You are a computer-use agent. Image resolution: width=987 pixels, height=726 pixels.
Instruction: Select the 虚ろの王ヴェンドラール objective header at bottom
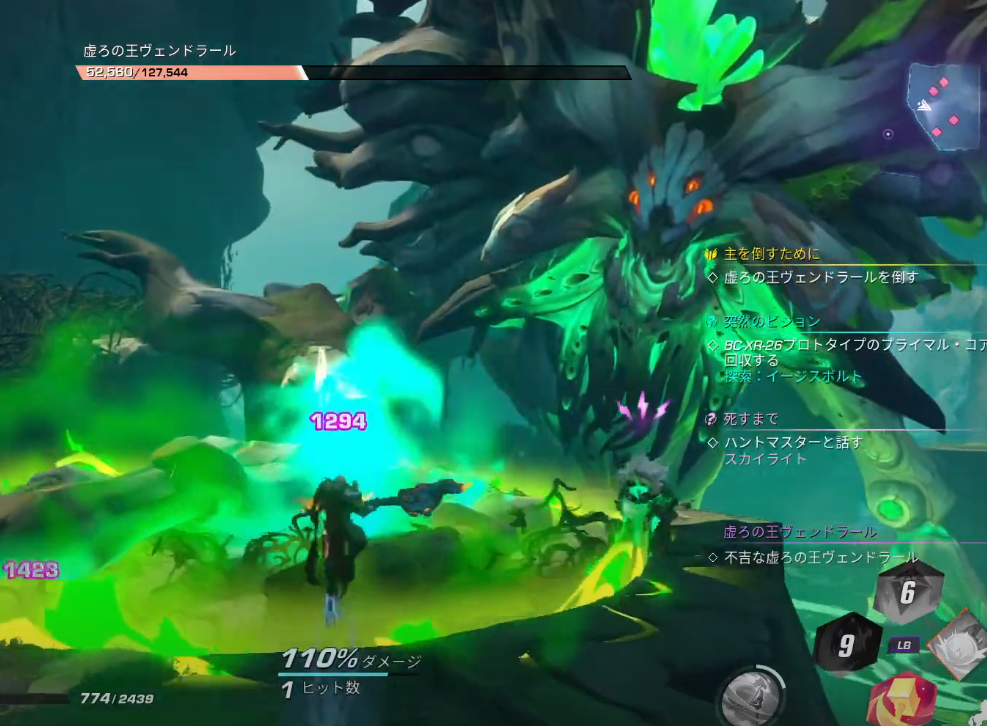[x=800, y=532]
